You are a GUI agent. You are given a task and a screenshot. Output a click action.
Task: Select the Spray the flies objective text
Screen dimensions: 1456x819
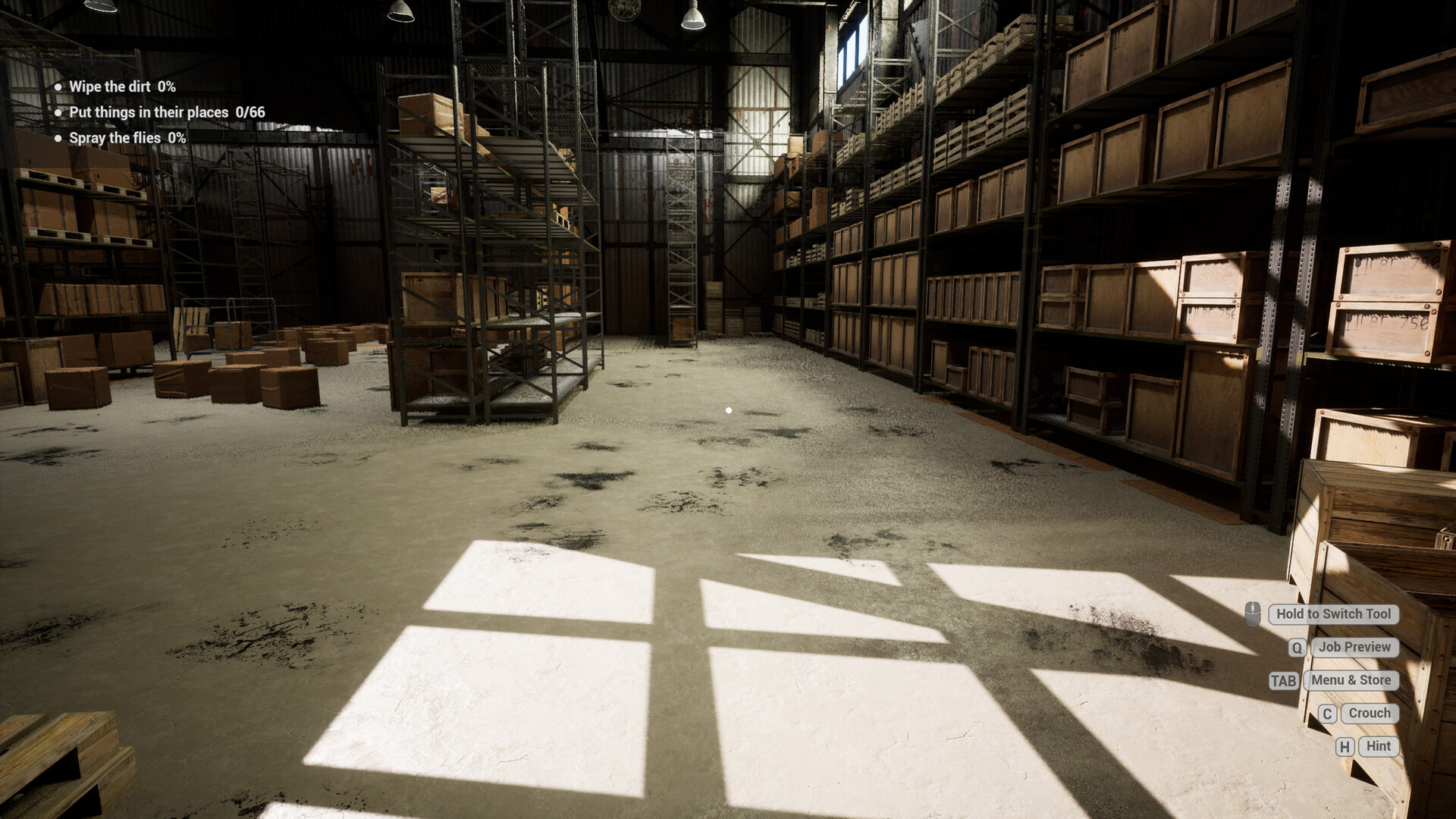[114, 138]
